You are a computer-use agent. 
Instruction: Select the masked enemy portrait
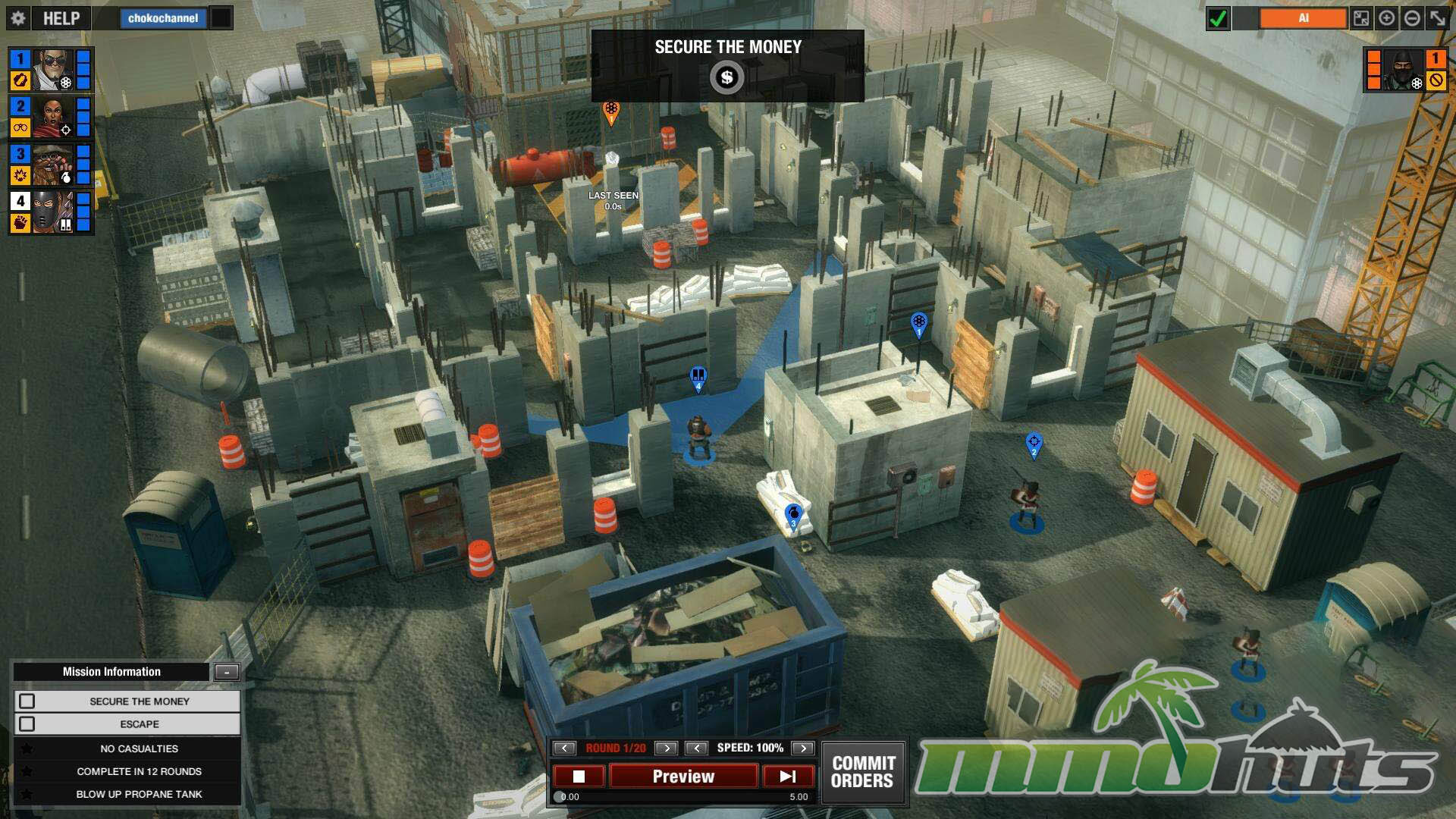tap(1402, 70)
